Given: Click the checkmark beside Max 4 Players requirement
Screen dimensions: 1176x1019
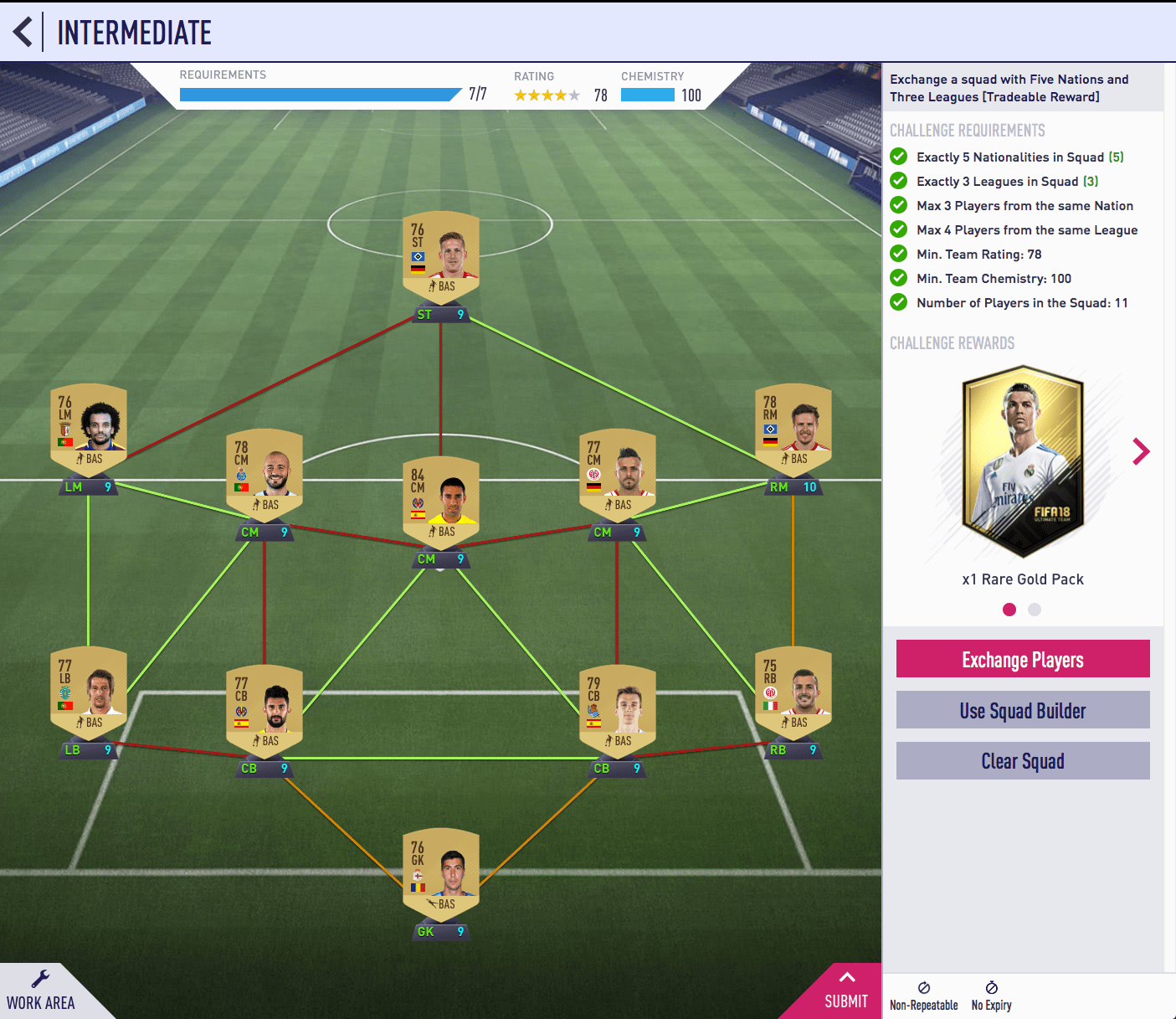Looking at the screenshot, I should [899, 229].
